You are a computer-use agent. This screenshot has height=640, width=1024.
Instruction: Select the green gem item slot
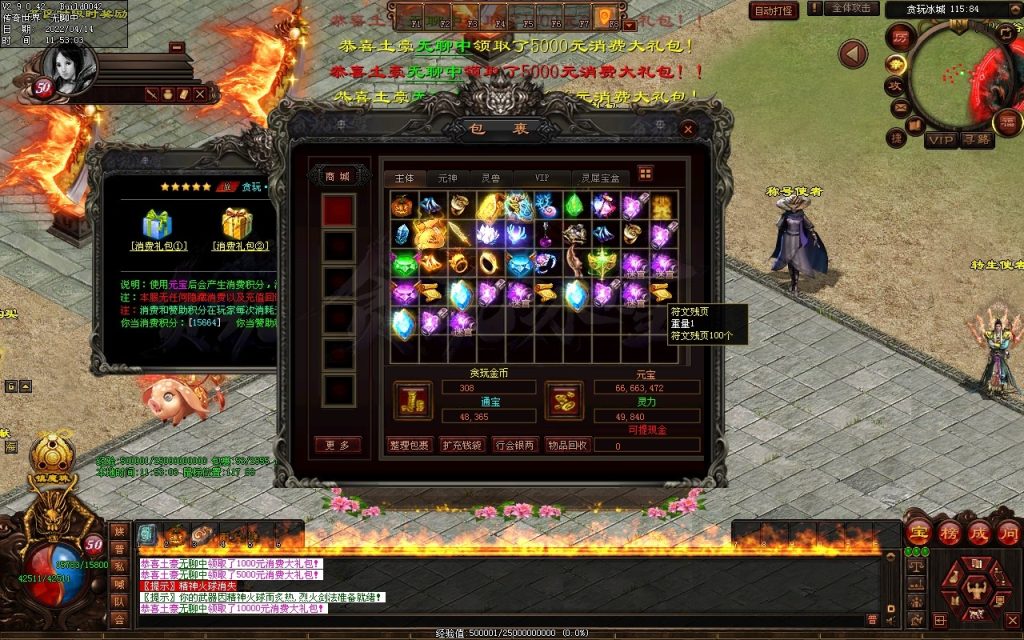coord(575,206)
